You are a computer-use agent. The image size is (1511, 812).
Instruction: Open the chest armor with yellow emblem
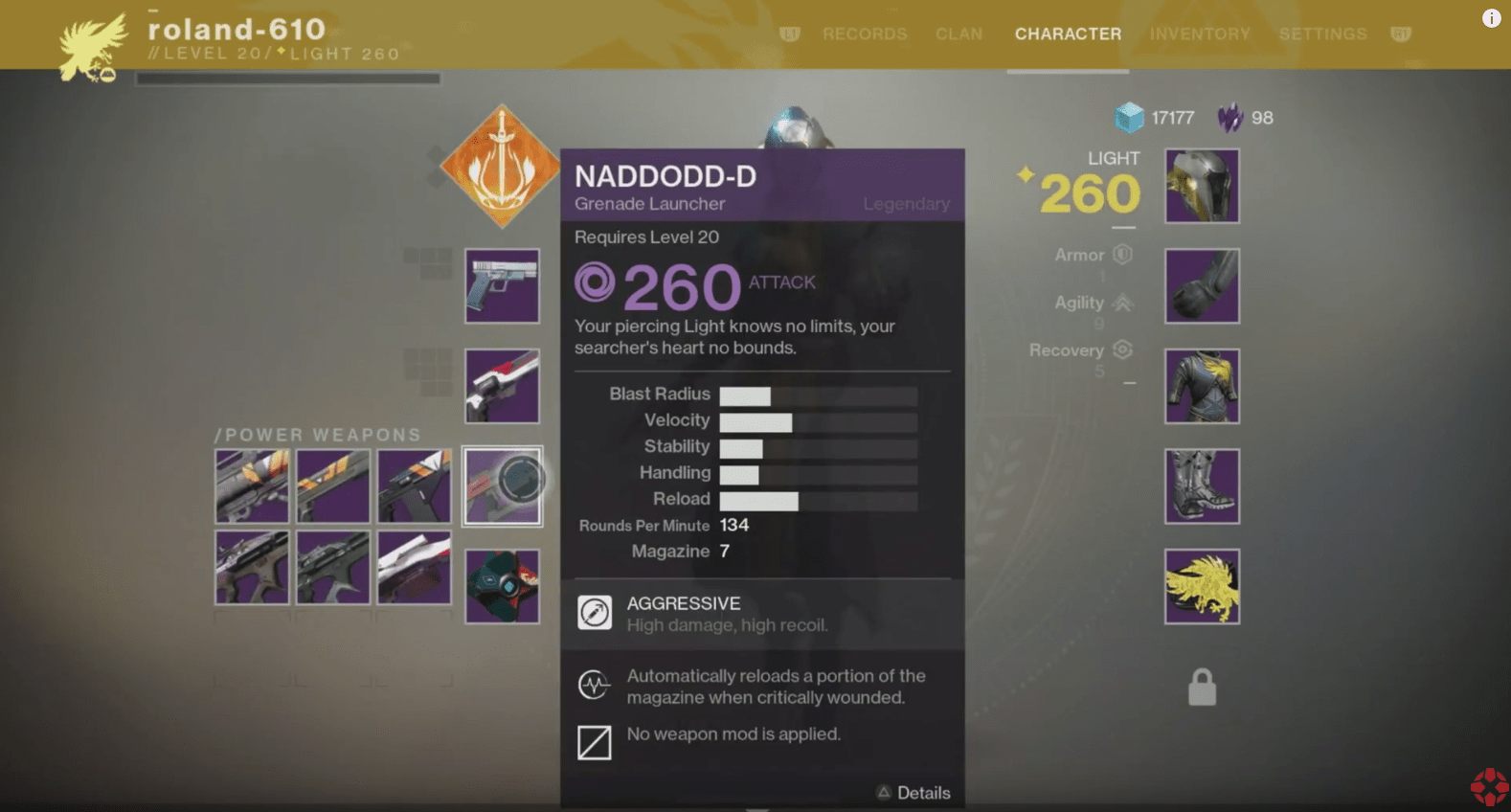(1201, 386)
